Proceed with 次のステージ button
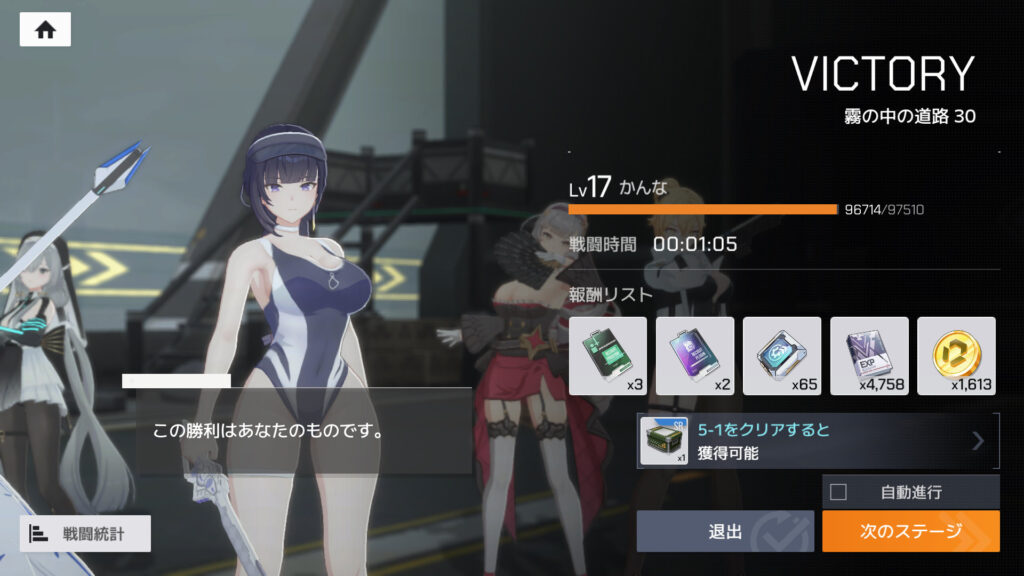1024x576 pixels. pyautogui.click(x=910, y=531)
